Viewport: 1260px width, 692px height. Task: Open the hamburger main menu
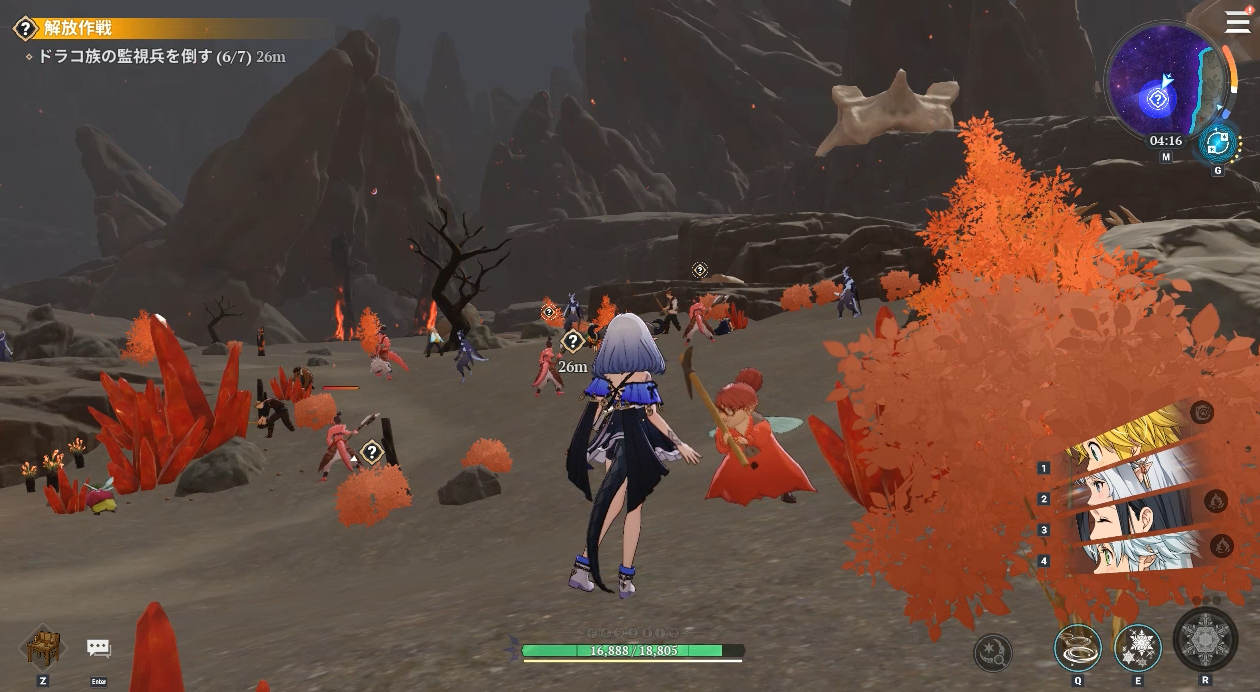coord(1237,22)
